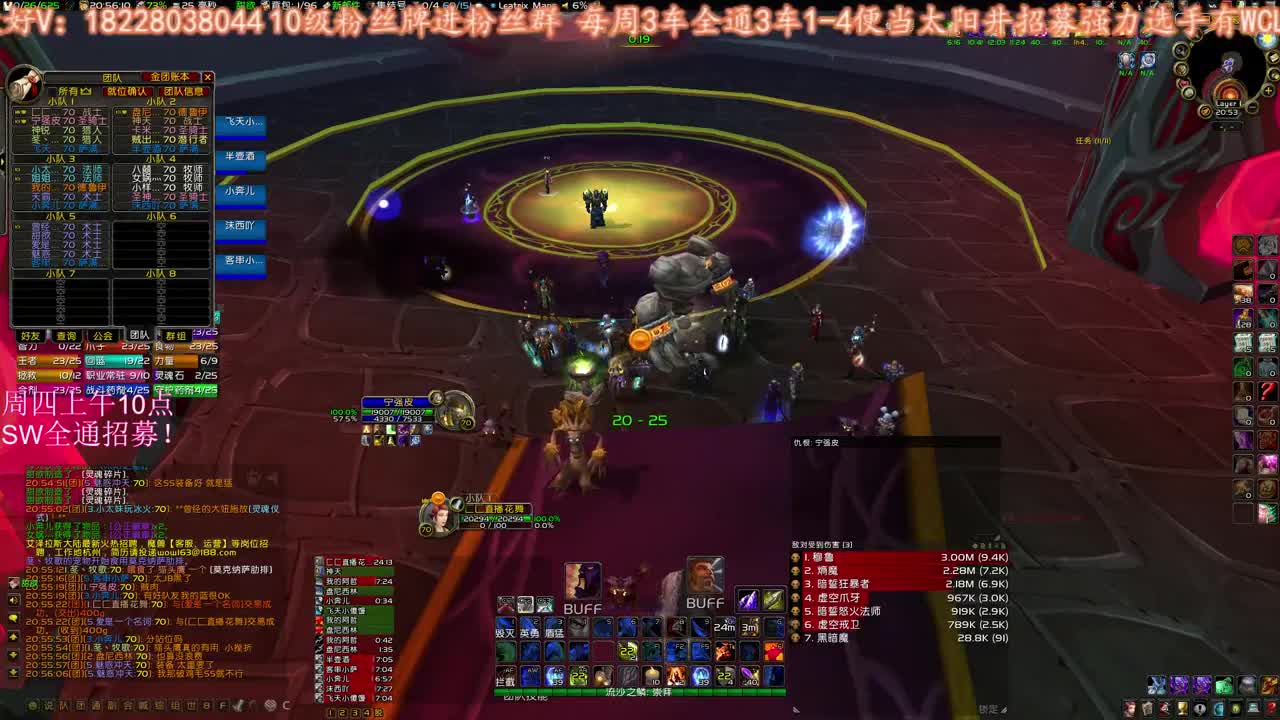Click the buff icon showing 24m cooldown
The image size is (1280, 720).
[x=724, y=626]
